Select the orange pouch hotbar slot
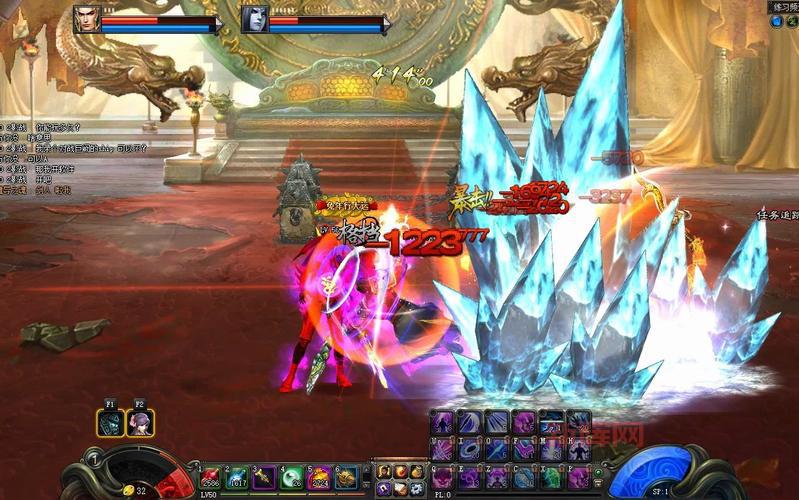Screen dimensions: 799x500 [x=319, y=476]
